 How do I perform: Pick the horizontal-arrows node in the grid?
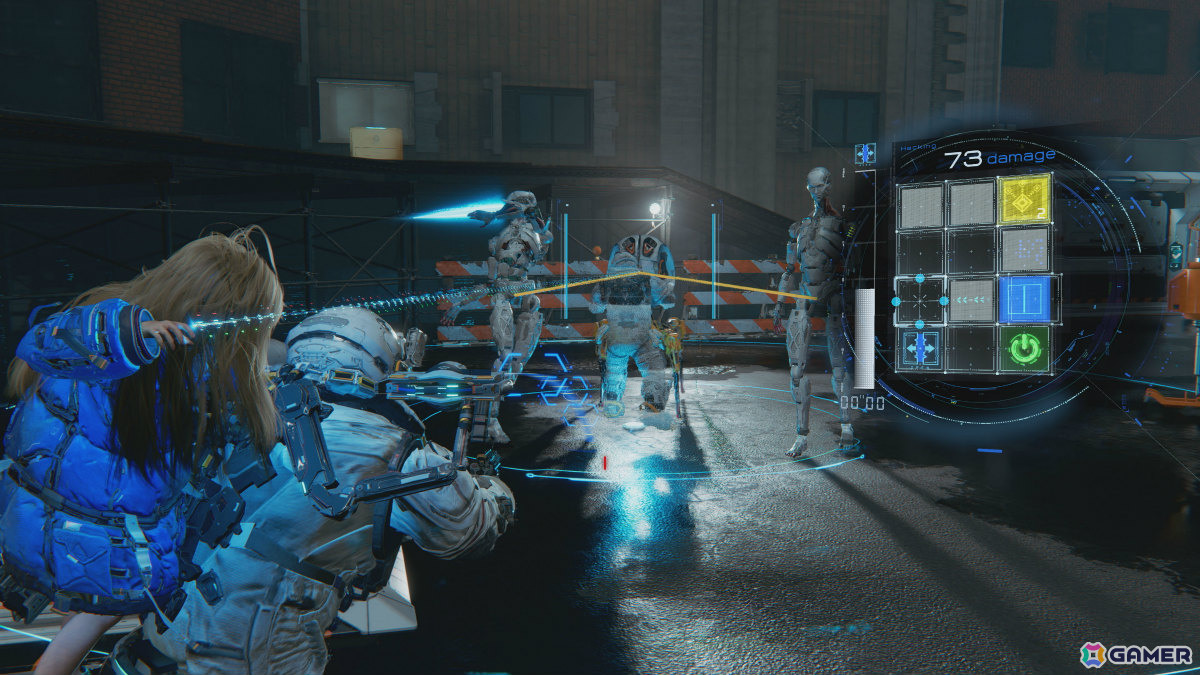920,348
